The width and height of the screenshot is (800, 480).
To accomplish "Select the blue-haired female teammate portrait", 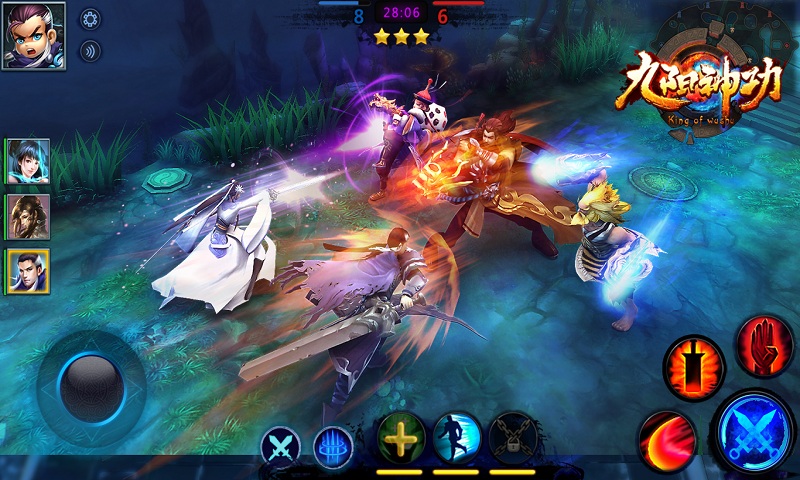I will tap(28, 161).
